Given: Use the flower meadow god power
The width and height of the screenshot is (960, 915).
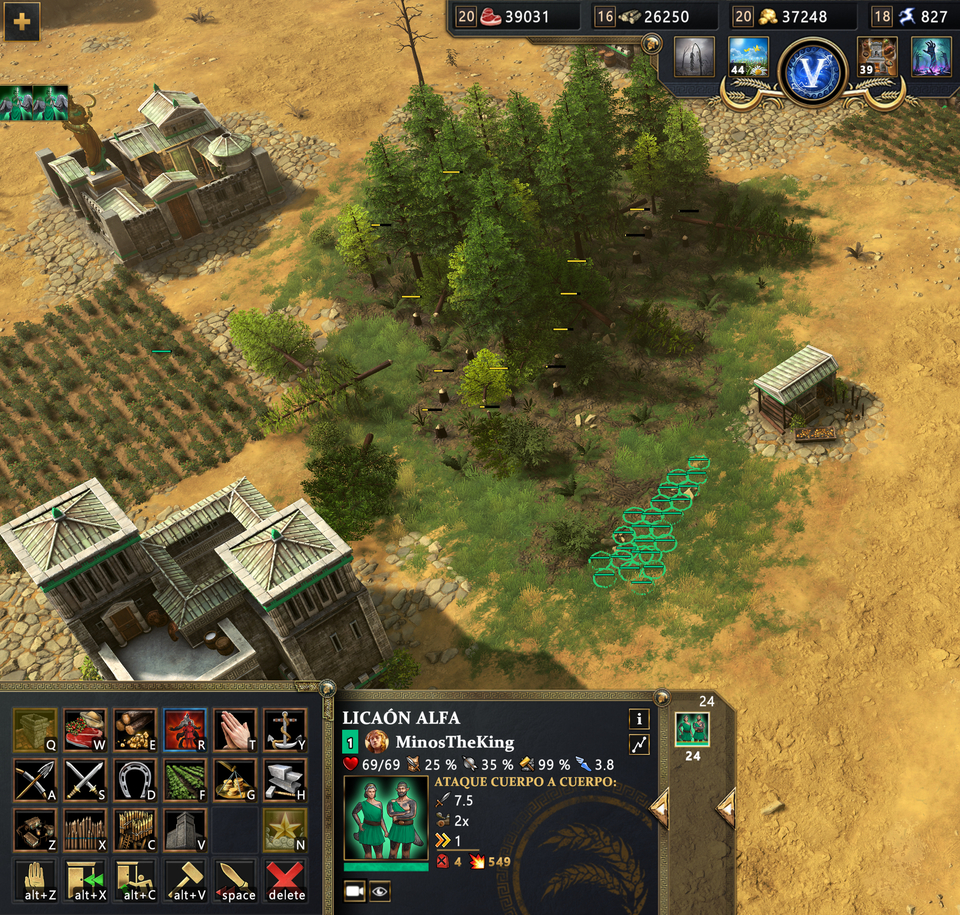Looking at the screenshot, I should (x=748, y=57).
